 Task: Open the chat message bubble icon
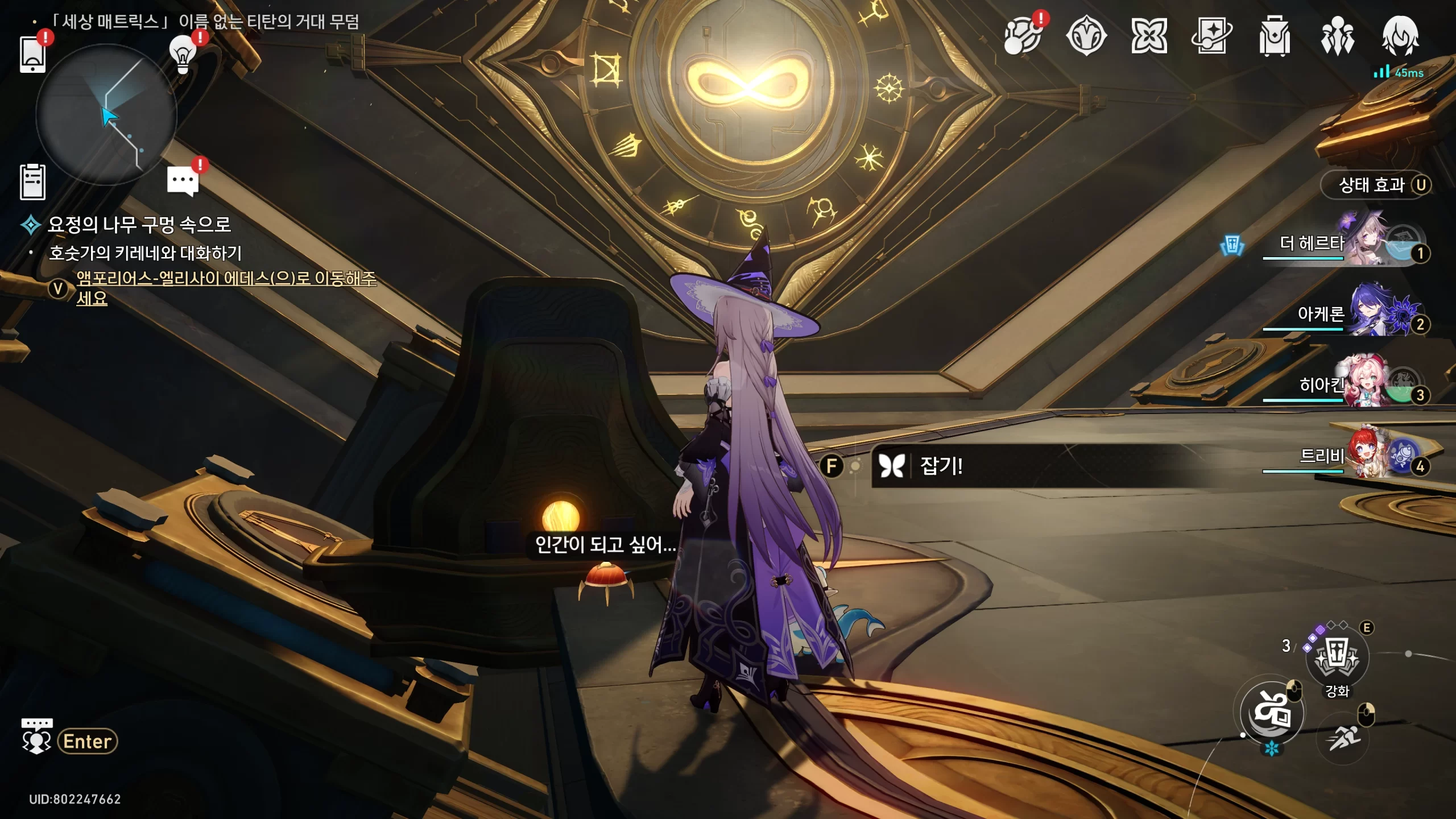[183, 181]
